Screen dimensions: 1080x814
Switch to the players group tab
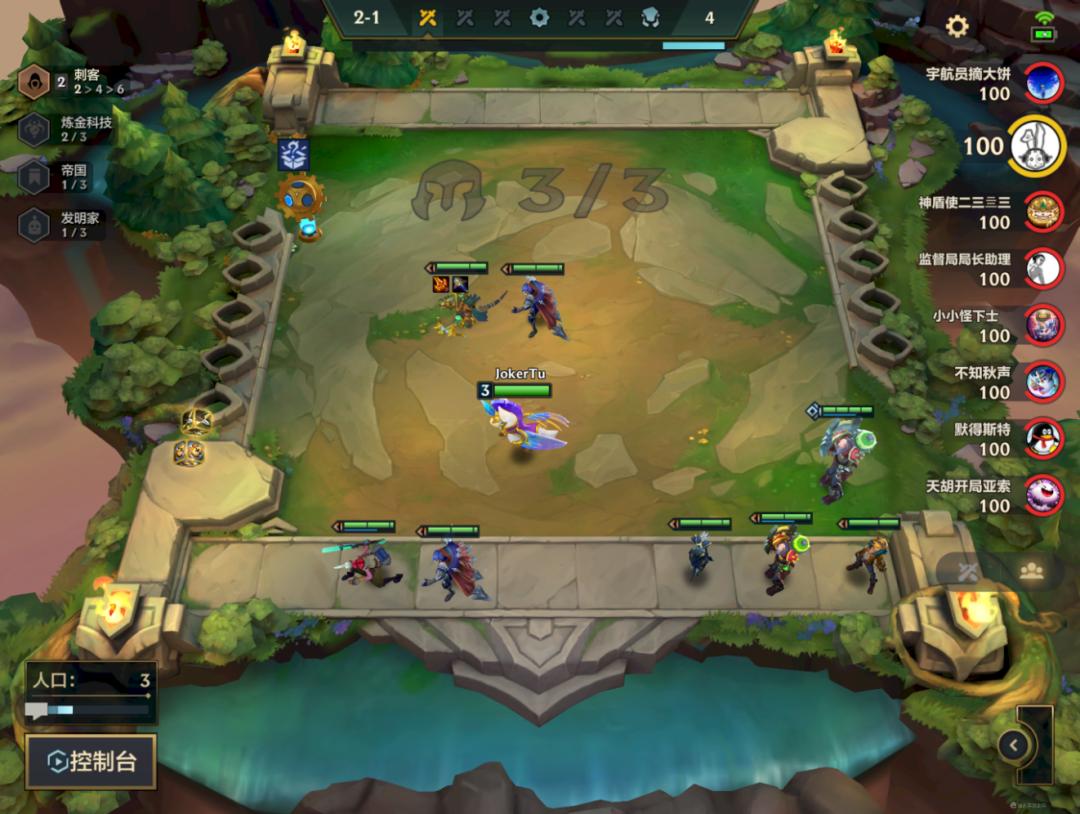(1031, 571)
